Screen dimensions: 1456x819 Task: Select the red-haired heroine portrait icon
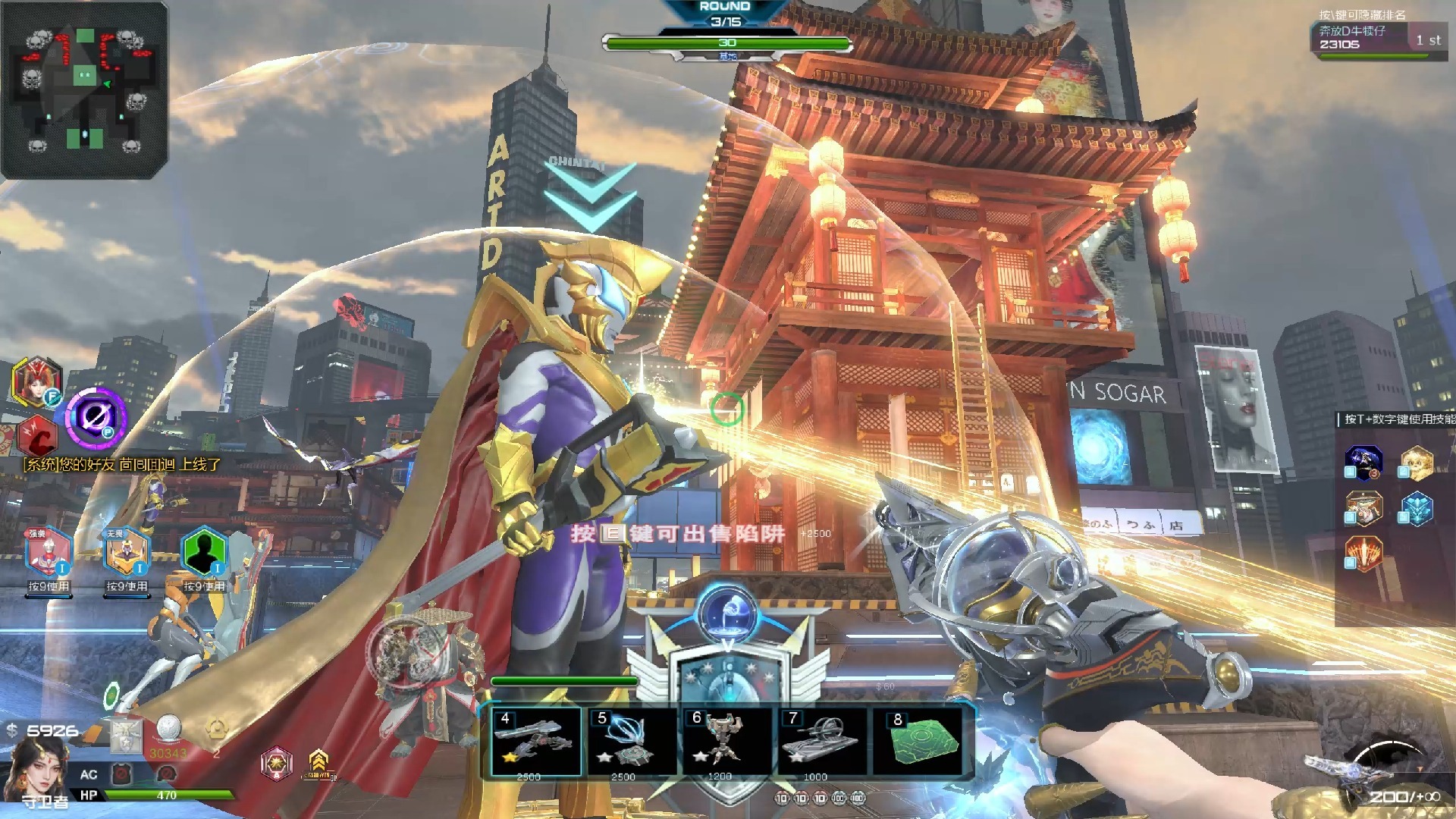click(x=36, y=381)
